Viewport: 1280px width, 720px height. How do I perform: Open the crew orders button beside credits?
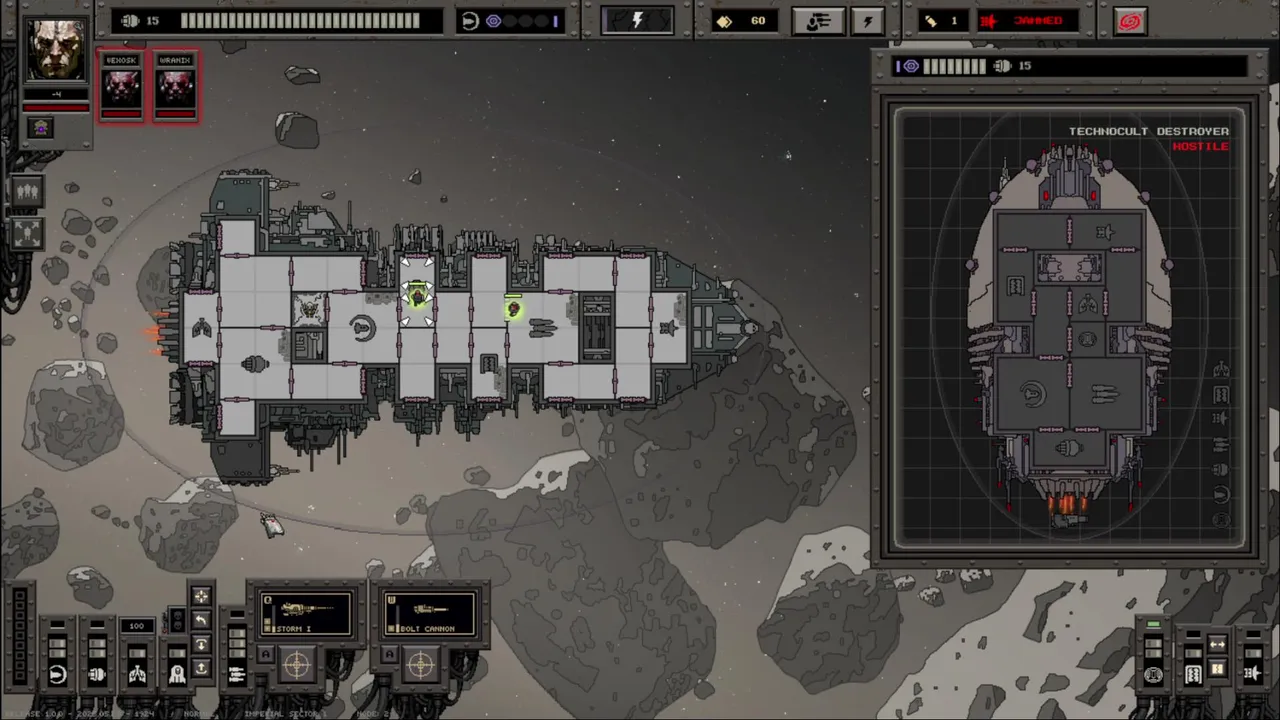click(x=818, y=21)
